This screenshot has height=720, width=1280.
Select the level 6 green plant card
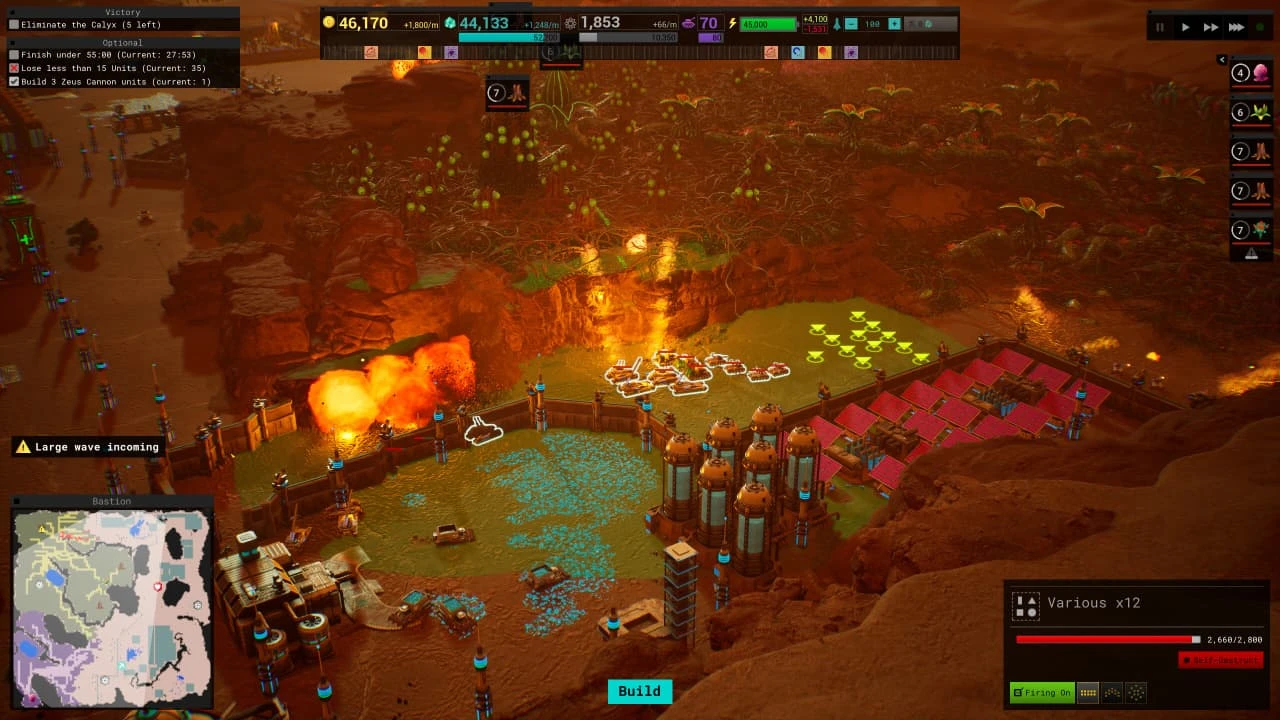[1251, 112]
